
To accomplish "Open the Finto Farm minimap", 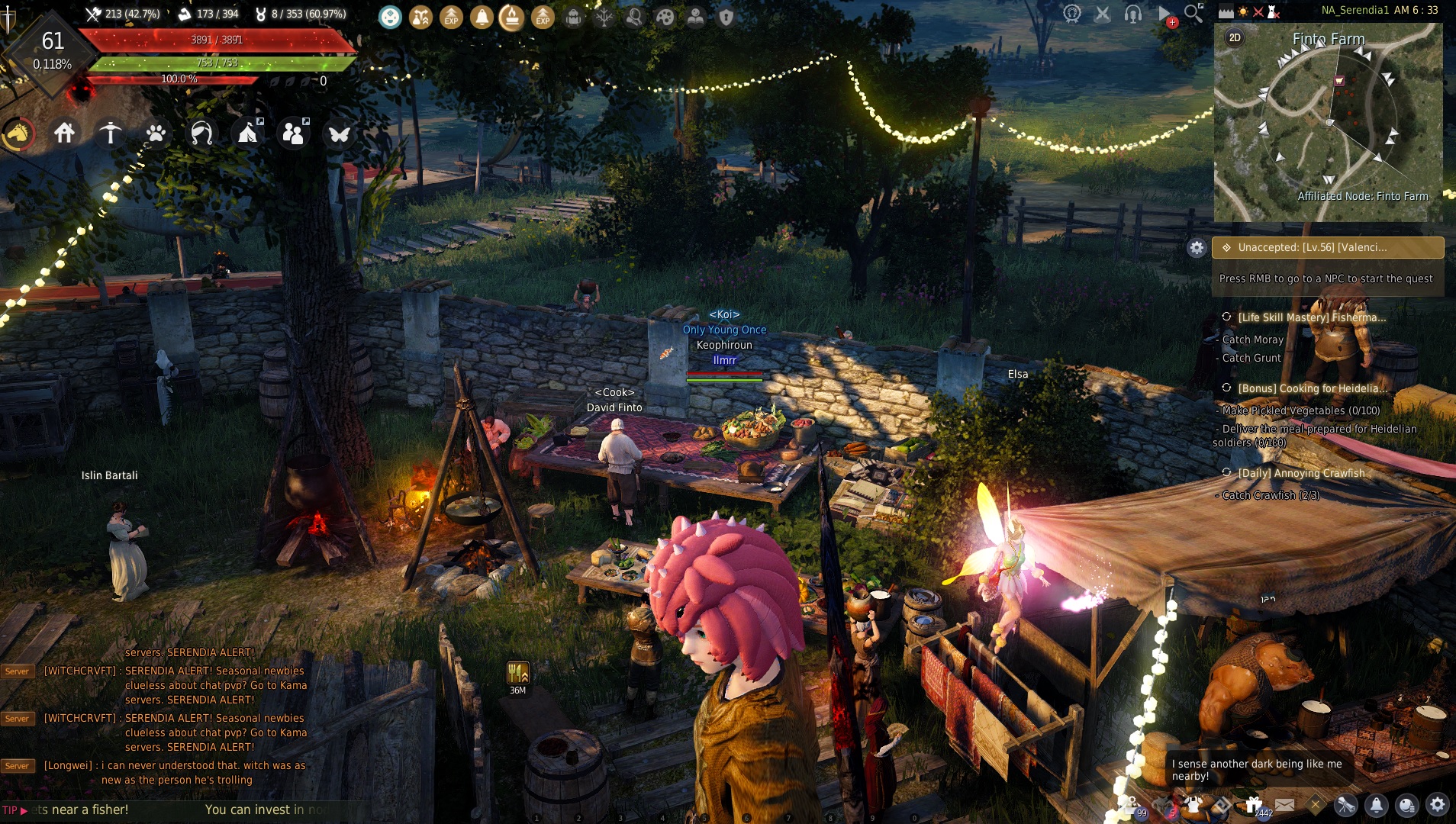I will coord(1328,122).
